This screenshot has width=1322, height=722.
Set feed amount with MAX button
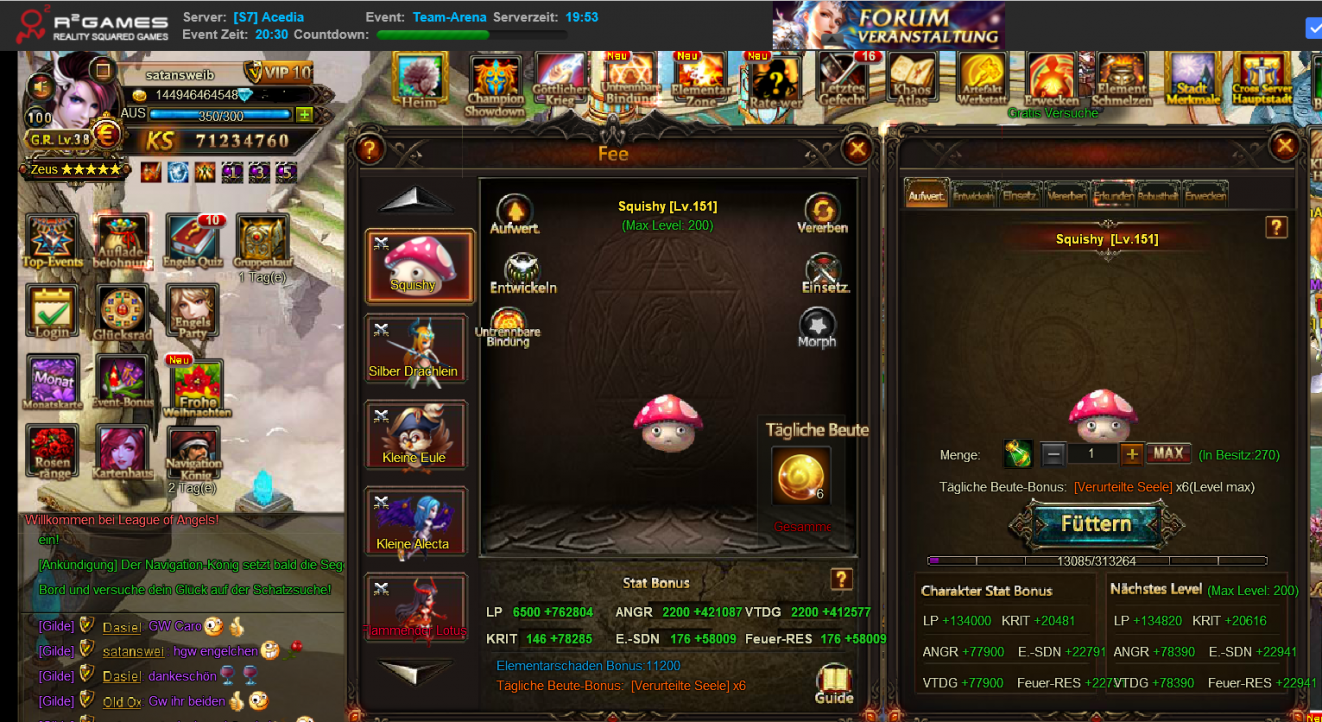tap(1168, 454)
